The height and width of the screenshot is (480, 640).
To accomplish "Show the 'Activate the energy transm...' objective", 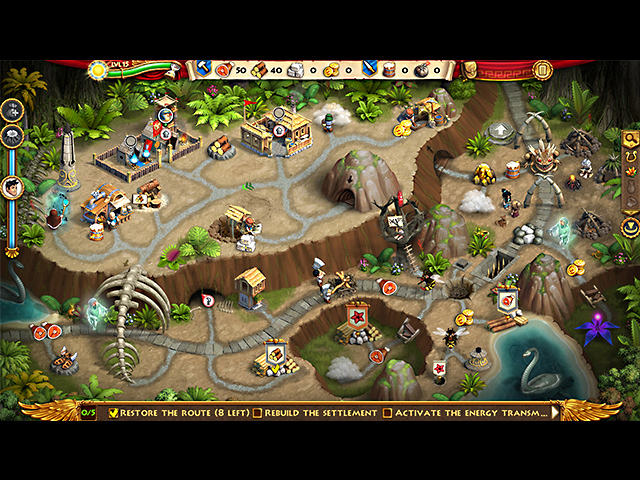I will pos(465,412).
